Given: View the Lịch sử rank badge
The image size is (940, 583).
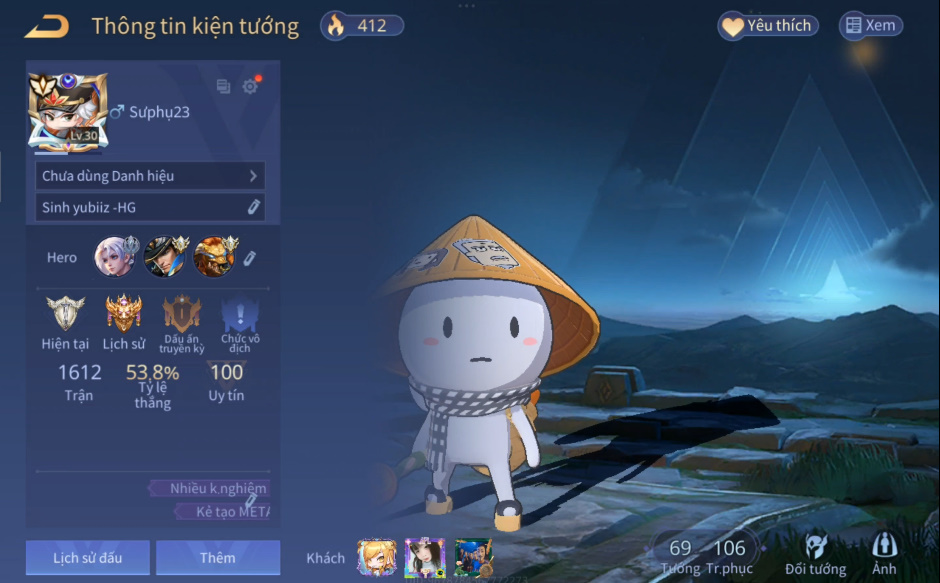Looking at the screenshot, I should click(124, 315).
